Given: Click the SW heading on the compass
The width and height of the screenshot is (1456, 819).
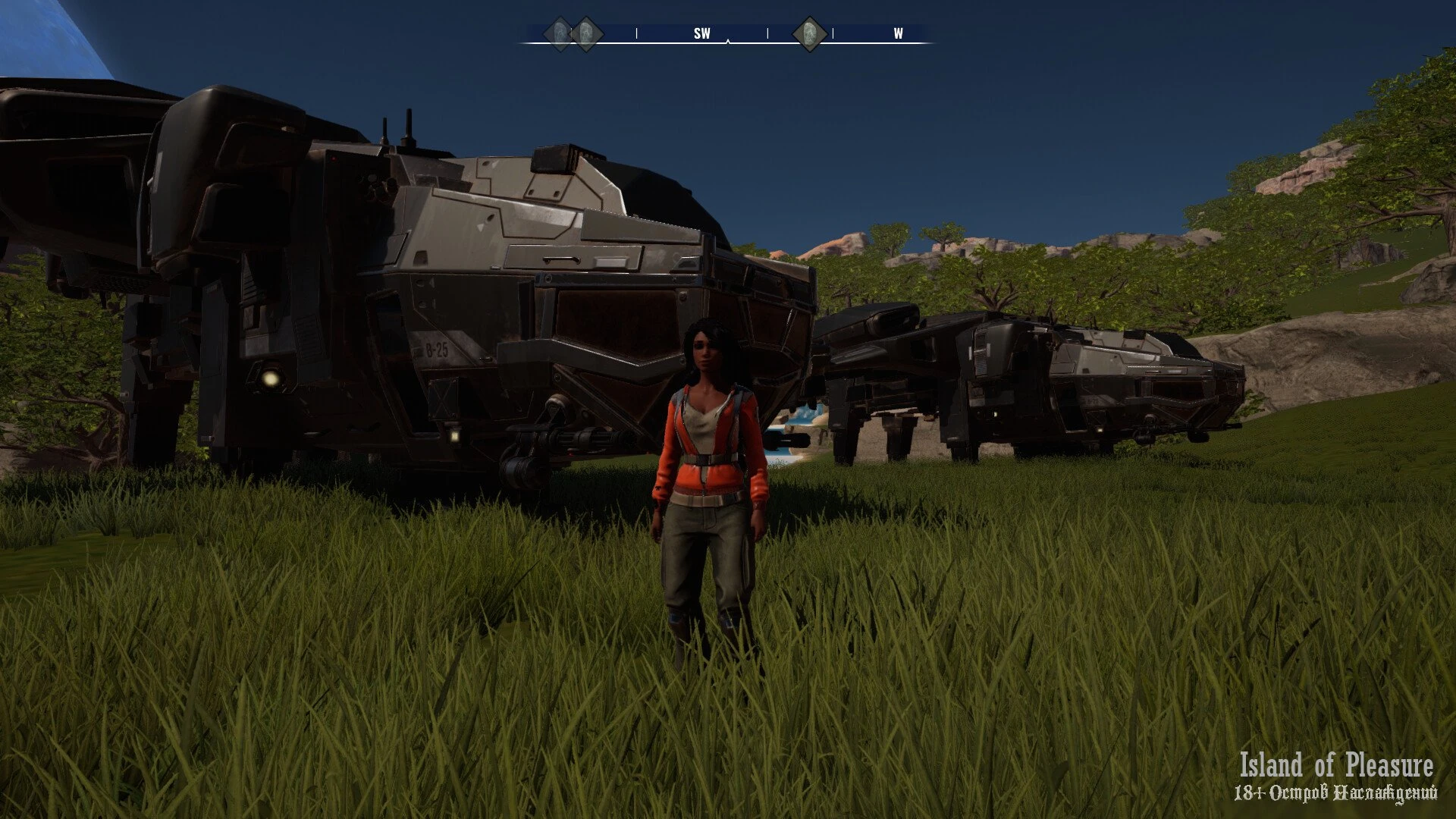Looking at the screenshot, I should coord(702,34).
